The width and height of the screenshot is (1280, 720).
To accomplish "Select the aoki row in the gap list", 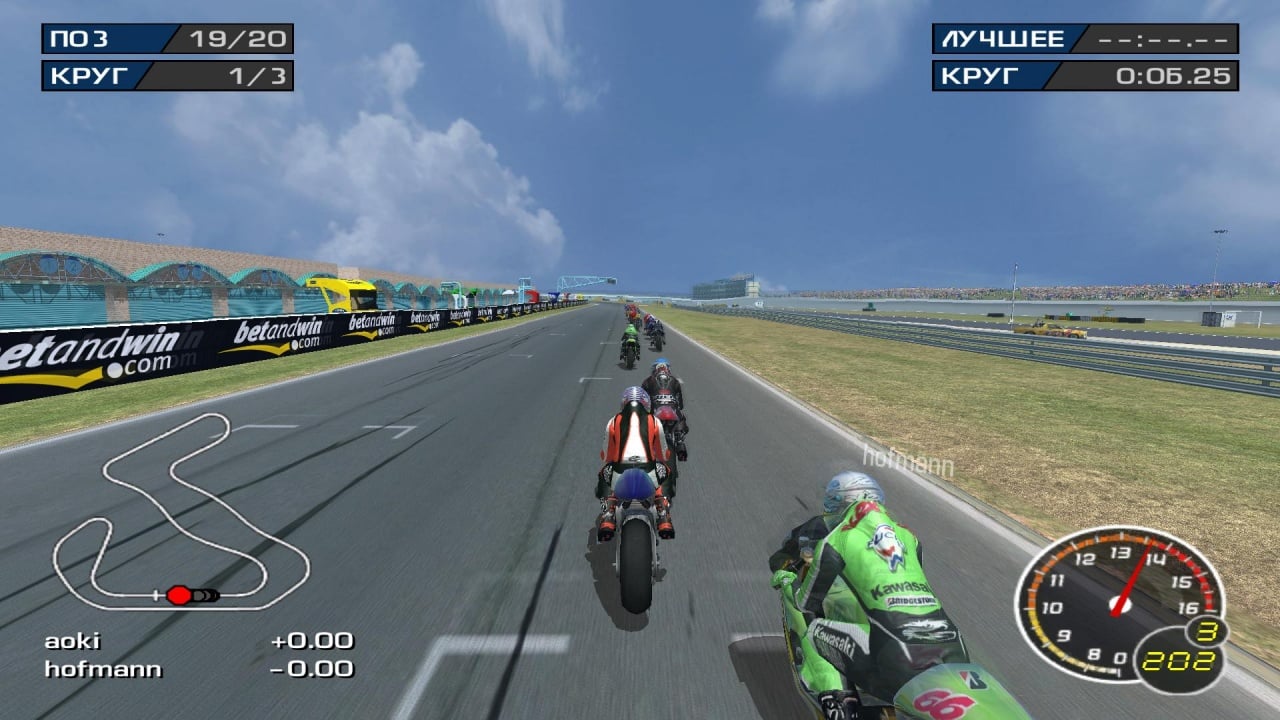I will click(198, 641).
